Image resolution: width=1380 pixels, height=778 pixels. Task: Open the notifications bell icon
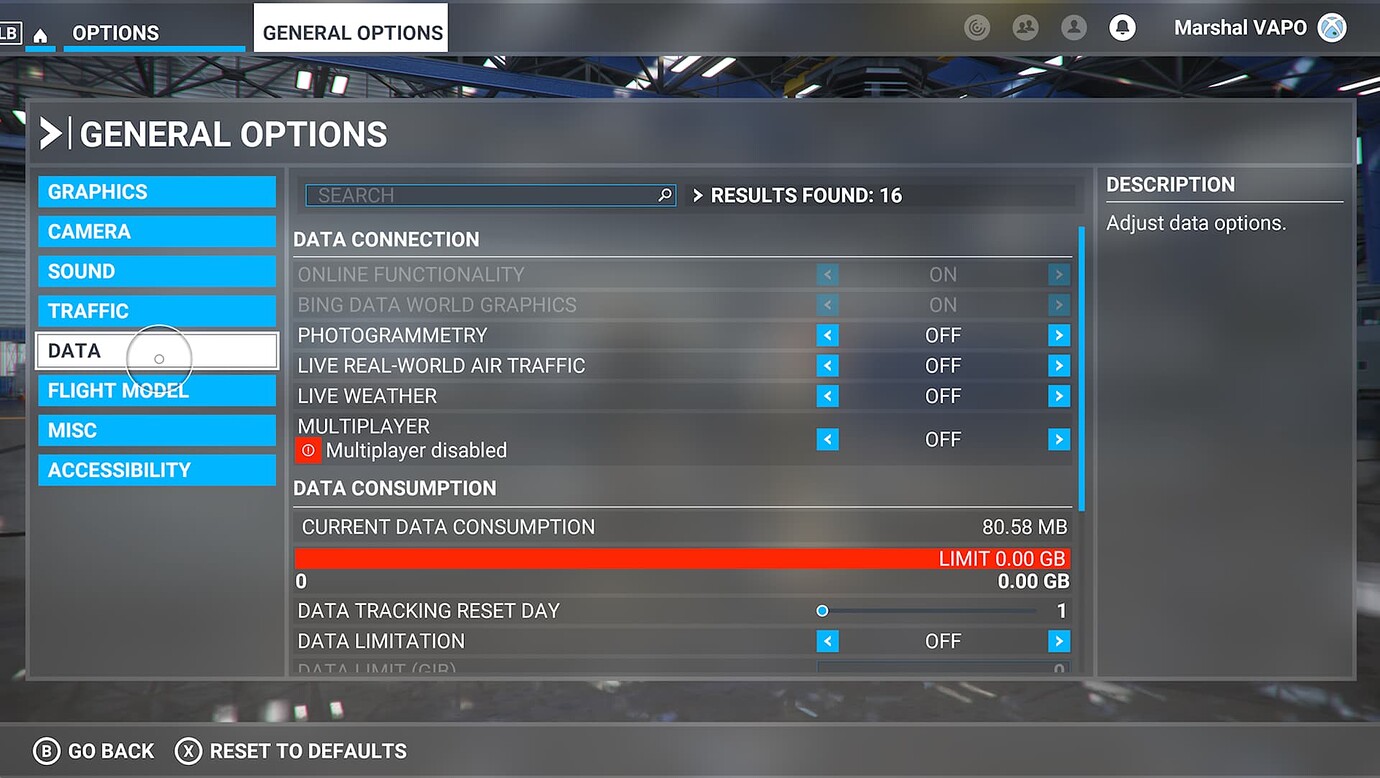point(1122,27)
